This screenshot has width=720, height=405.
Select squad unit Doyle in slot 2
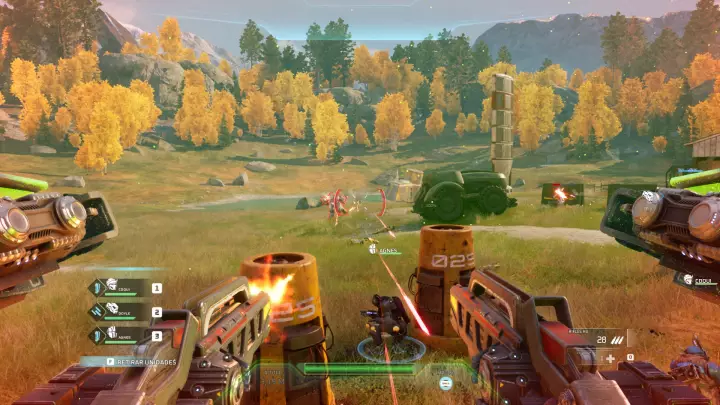pos(126,312)
